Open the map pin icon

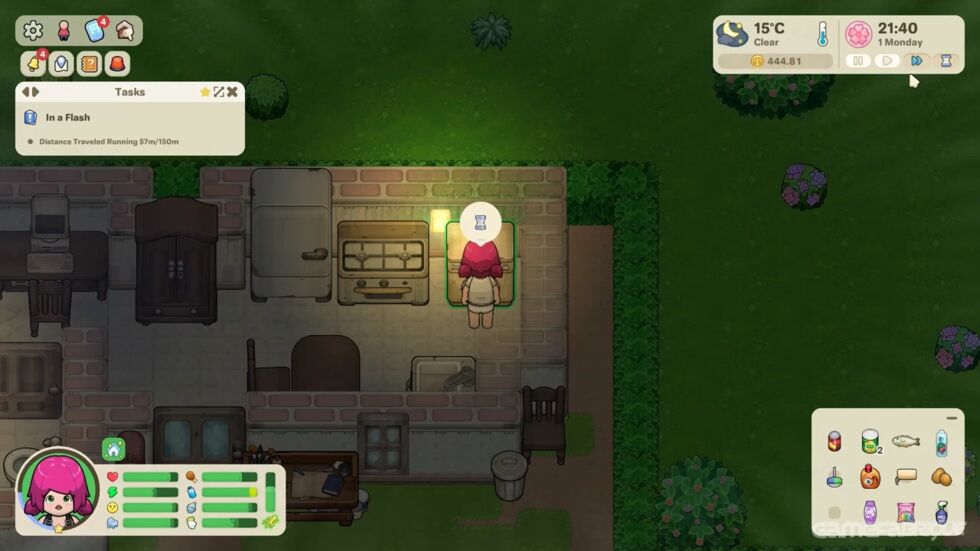coord(61,63)
